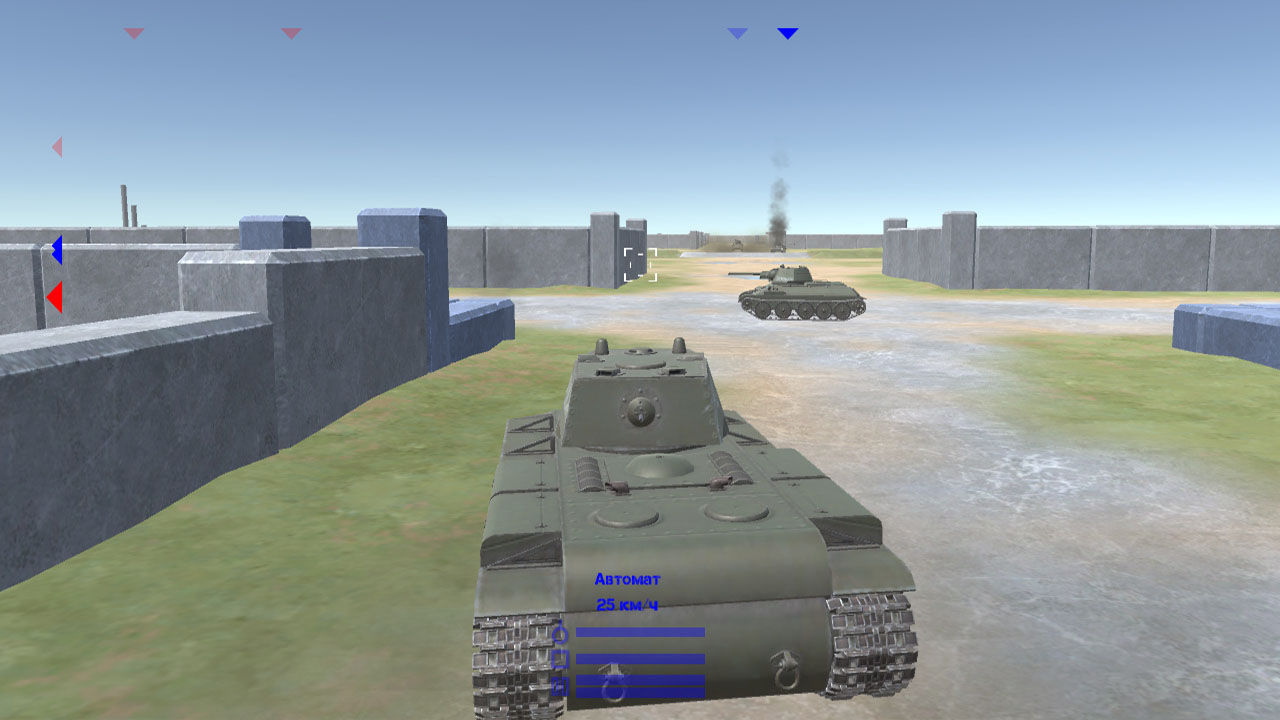Screen dimensions: 1280x720
Task: Click the distant factory chimneys on the horizon
Action: (x=127, y=204)
